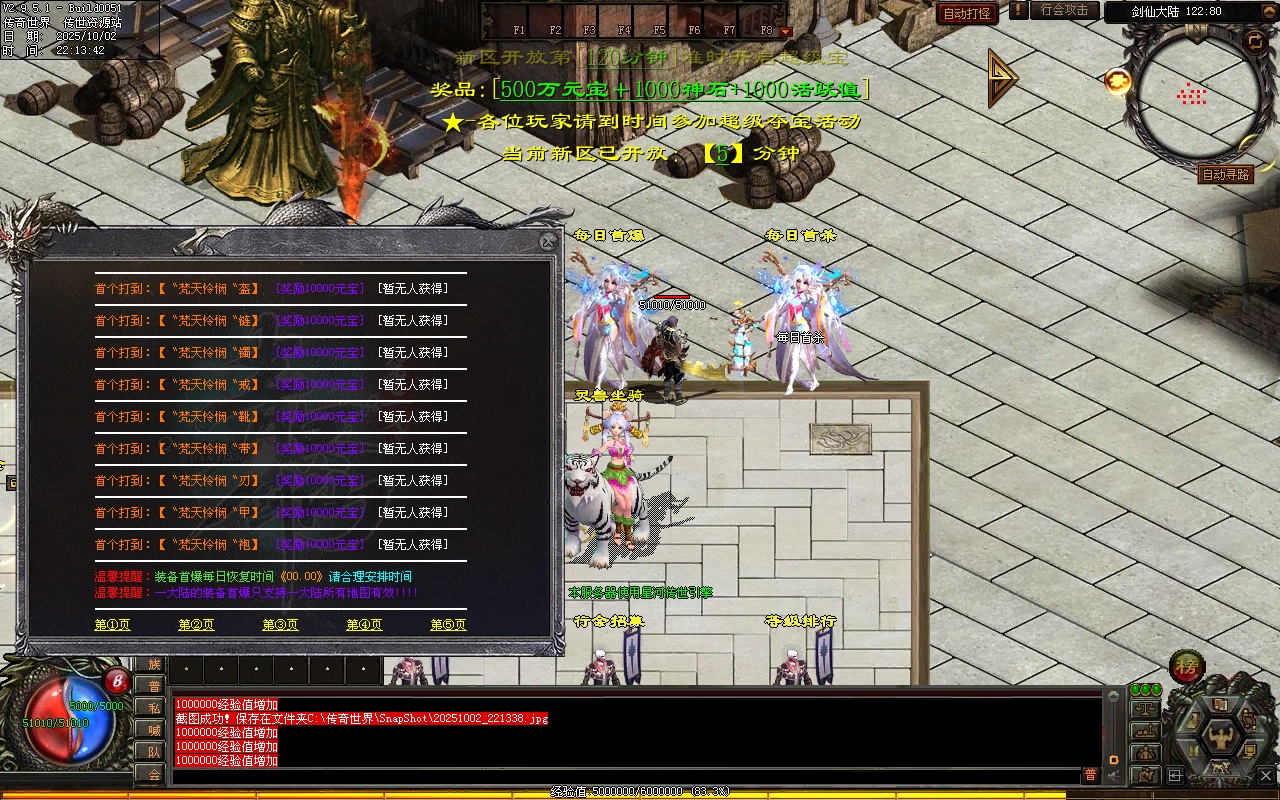1280x800 pixels.
Task: Click the 行会攻击 guild attack button
Action: 1064,10
